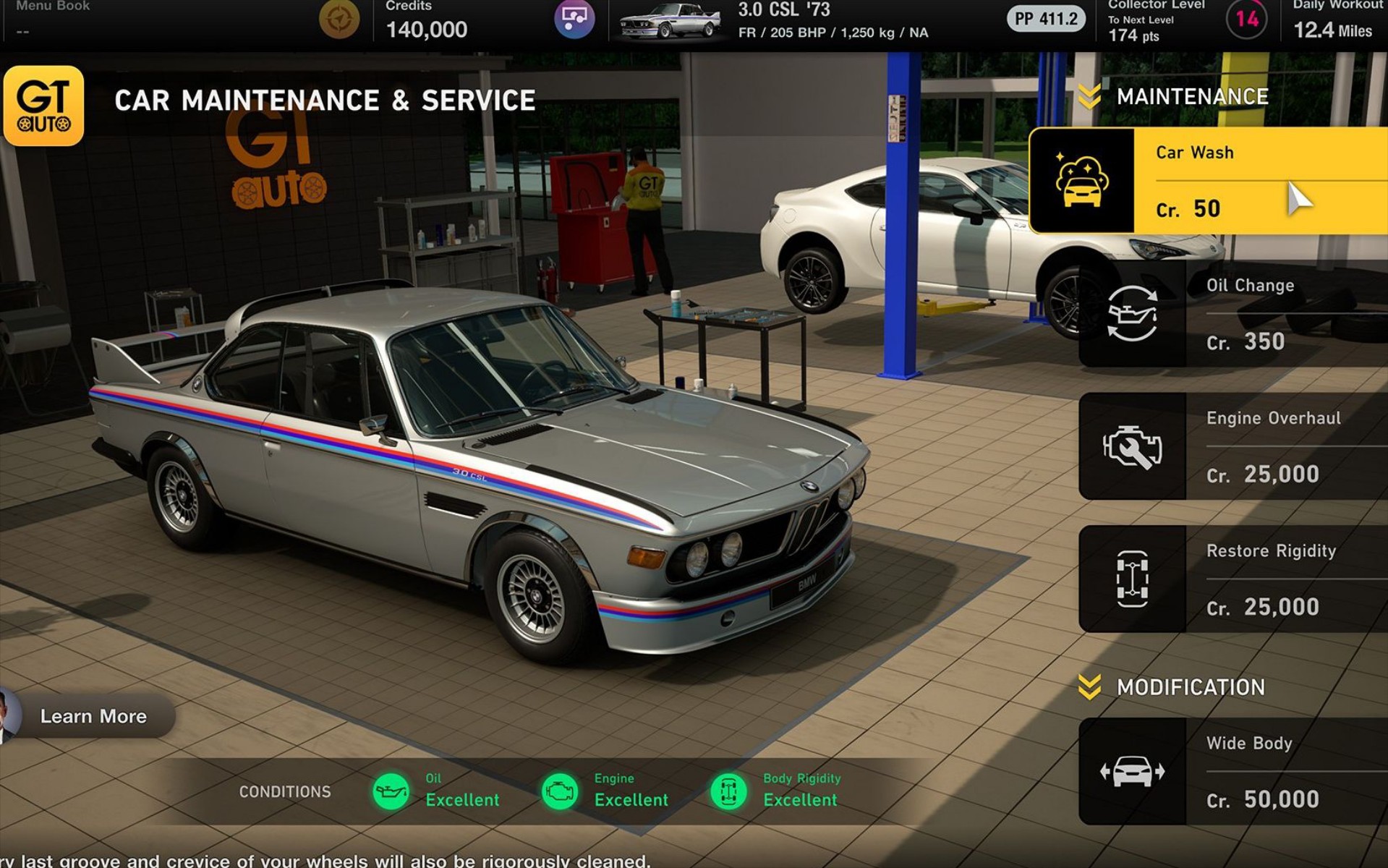Check the Body Rigidity condition indicator

[x=731, y=791]
